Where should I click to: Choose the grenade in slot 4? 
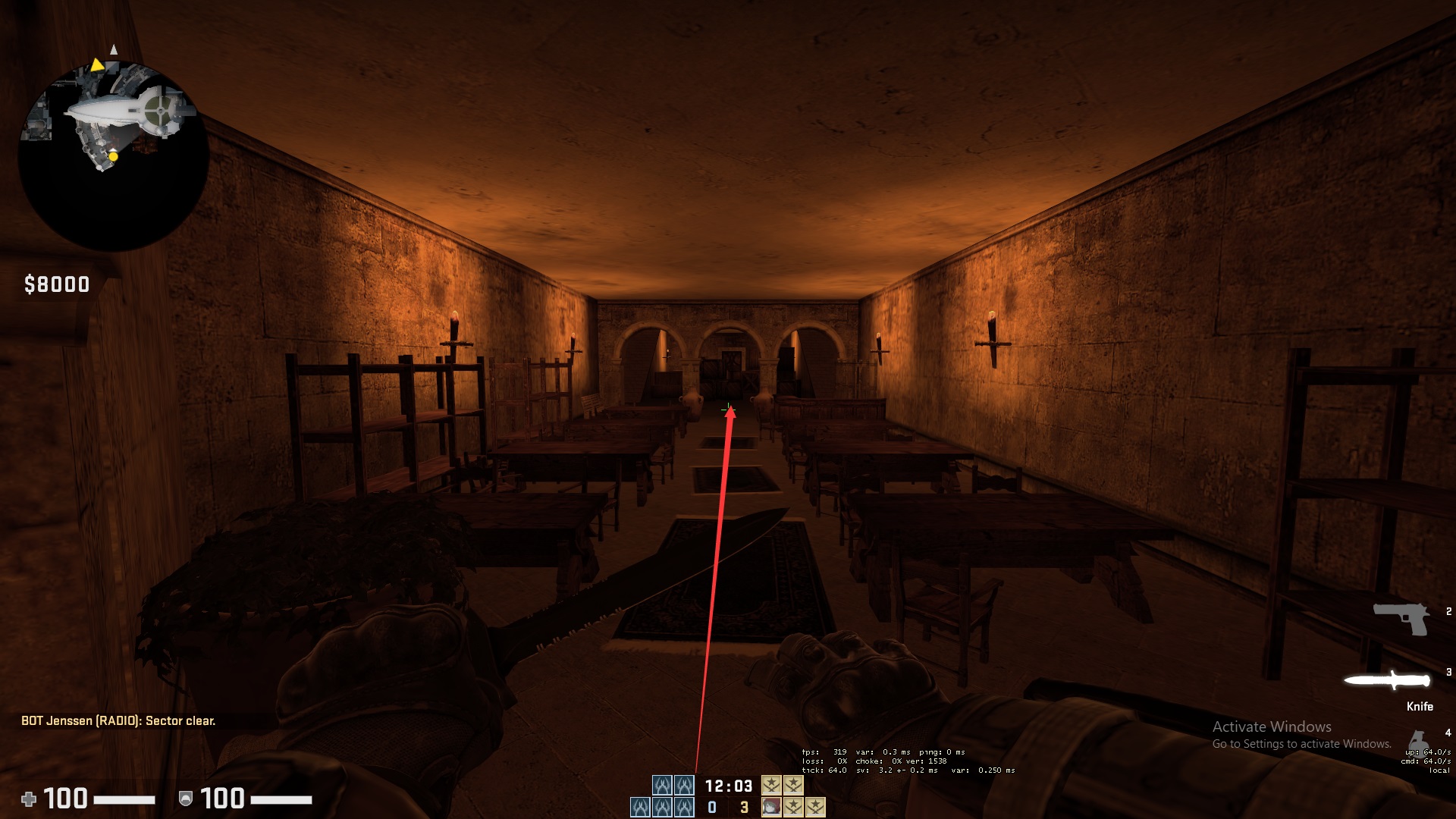[x=1417, y=741]
